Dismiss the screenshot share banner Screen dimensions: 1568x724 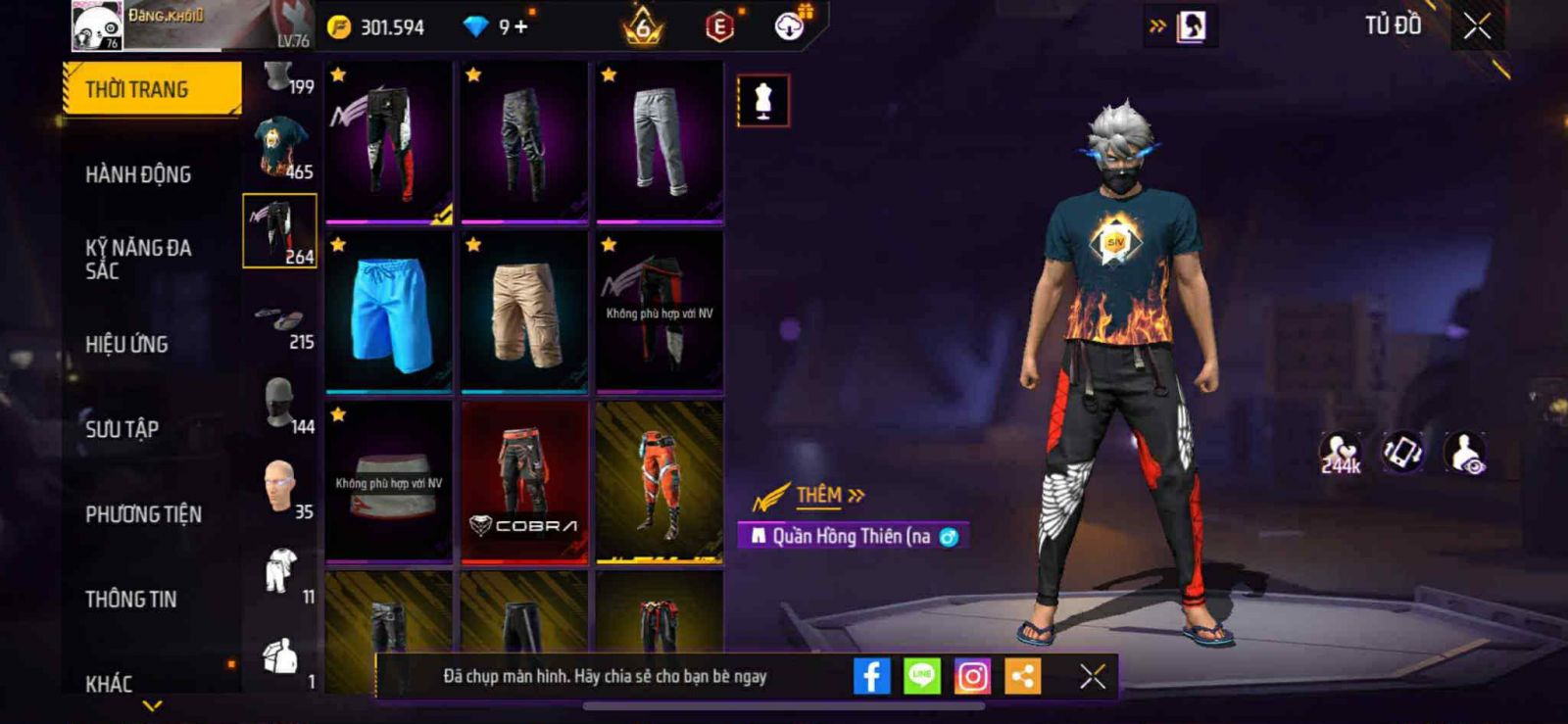tap(1093, 676)
